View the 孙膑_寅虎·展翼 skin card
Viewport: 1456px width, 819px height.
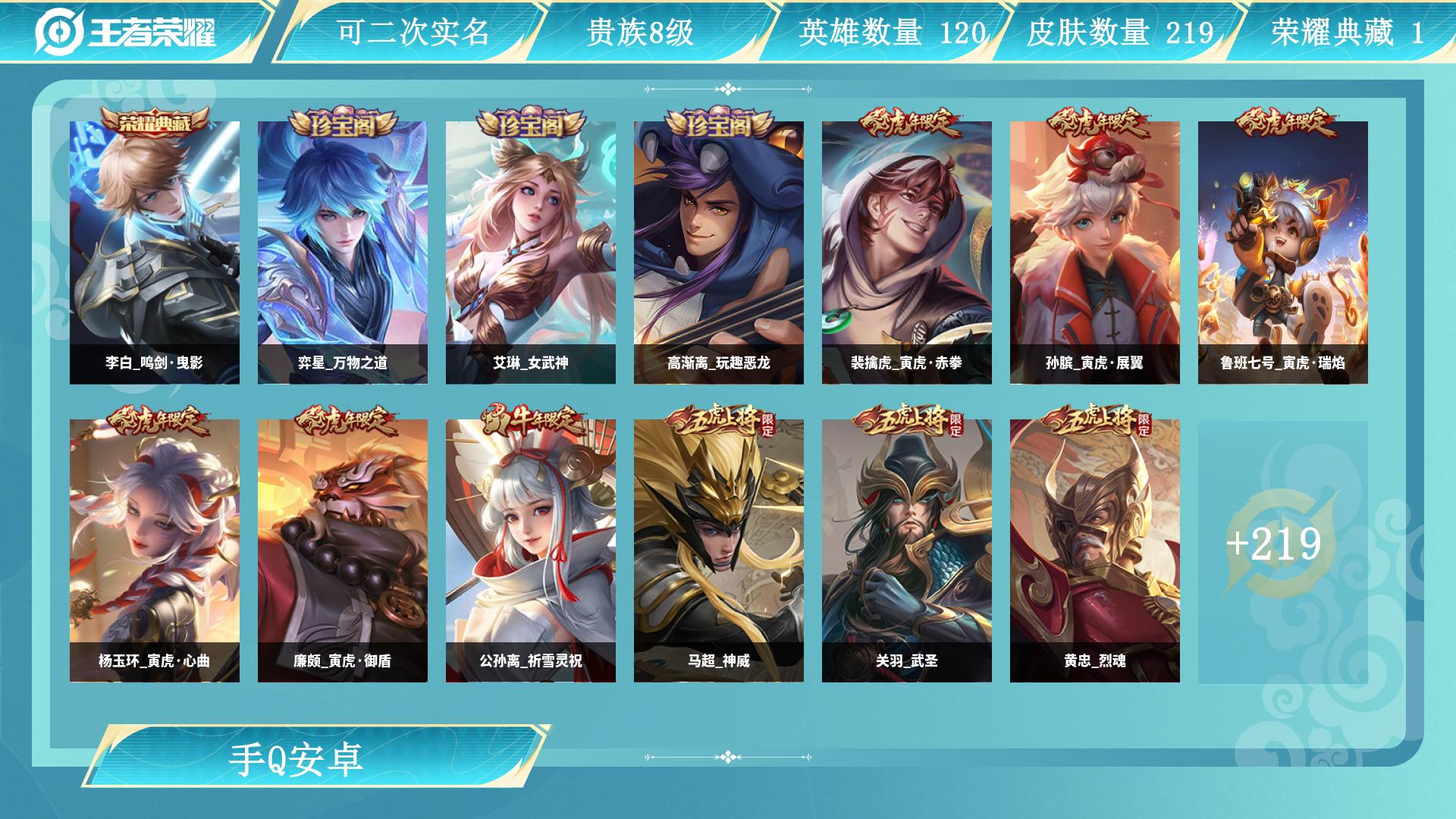[x=1095, y=253]
